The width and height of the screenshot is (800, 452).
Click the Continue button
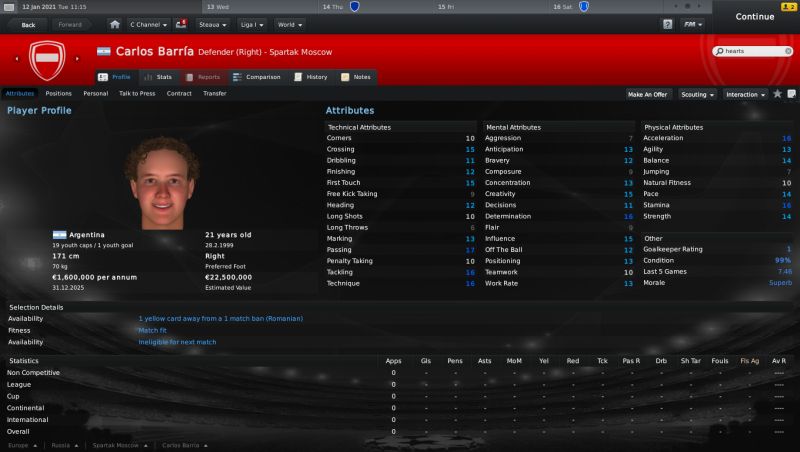(x=755, y=17)
